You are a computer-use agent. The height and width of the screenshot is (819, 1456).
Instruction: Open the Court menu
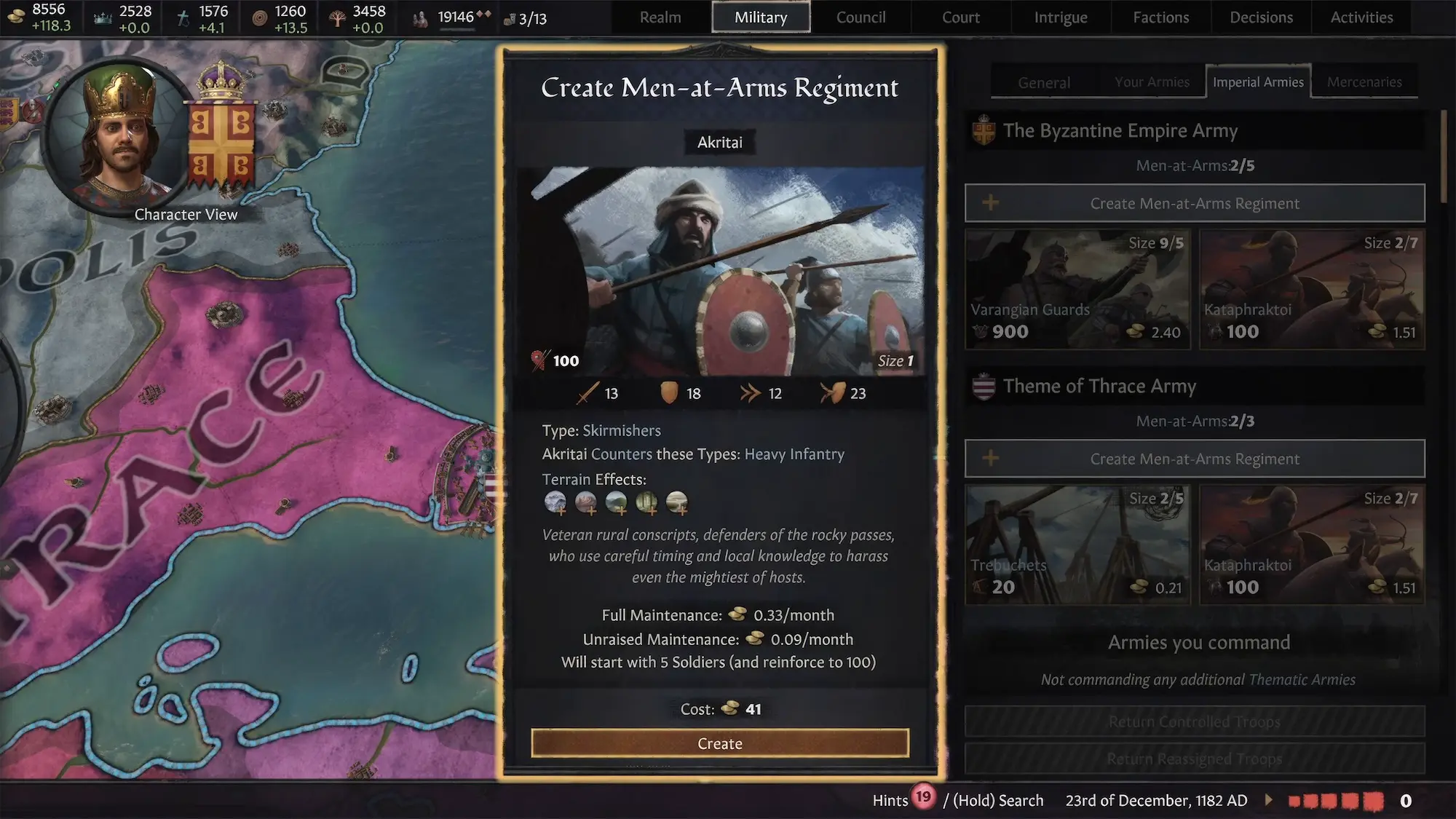point(961,17)
